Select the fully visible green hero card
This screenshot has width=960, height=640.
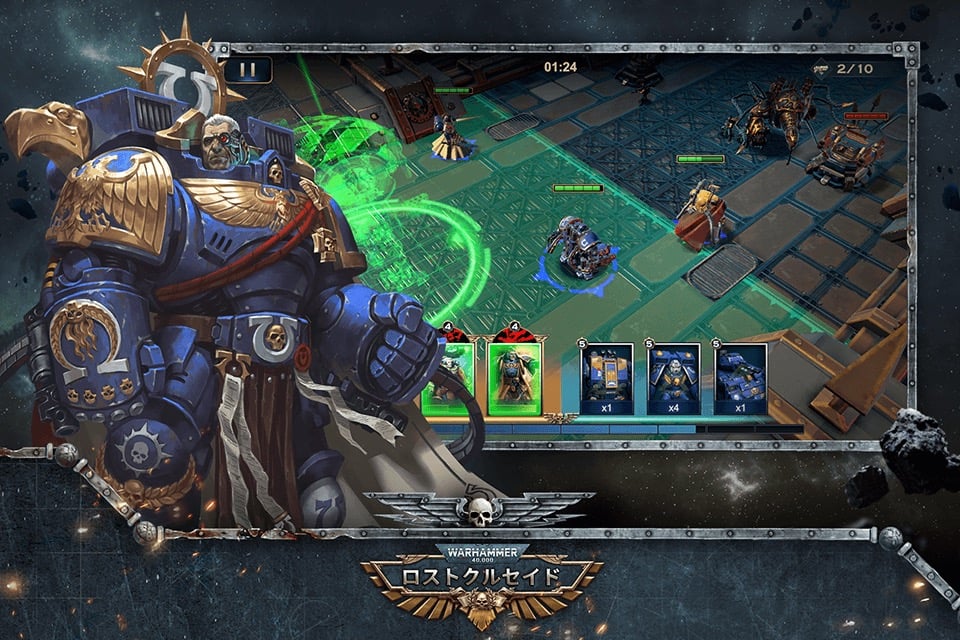coord(513,378)
